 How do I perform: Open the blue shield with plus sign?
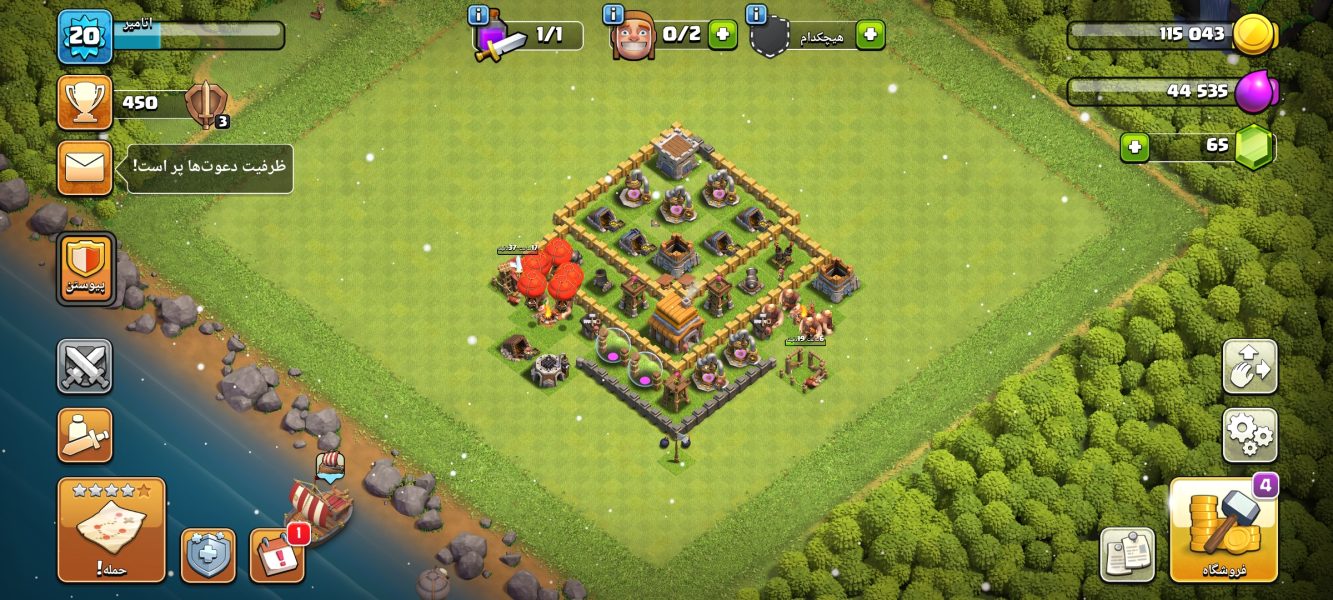coord(208,555)
